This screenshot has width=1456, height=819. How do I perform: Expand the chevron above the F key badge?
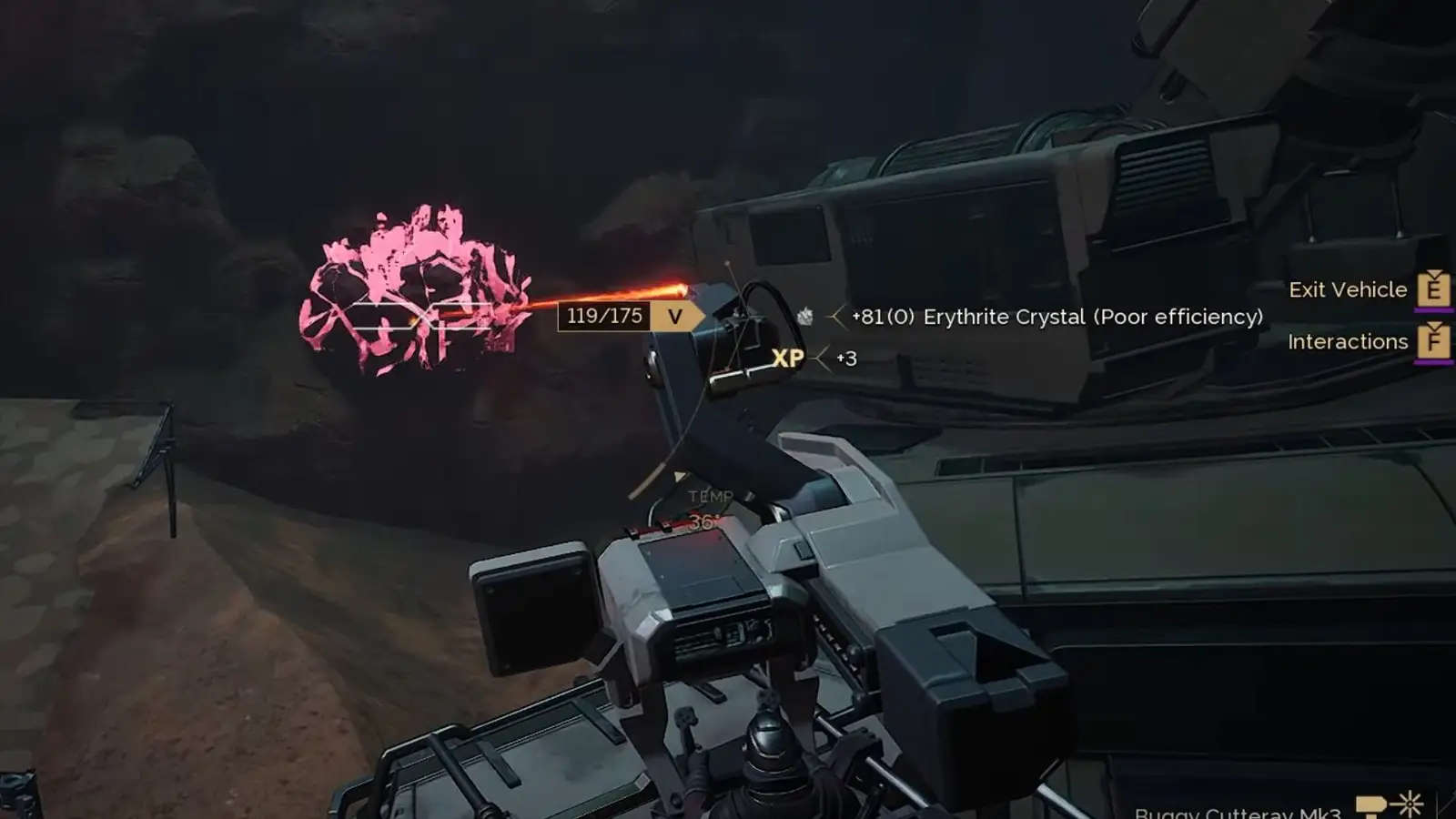(1435, 325)
